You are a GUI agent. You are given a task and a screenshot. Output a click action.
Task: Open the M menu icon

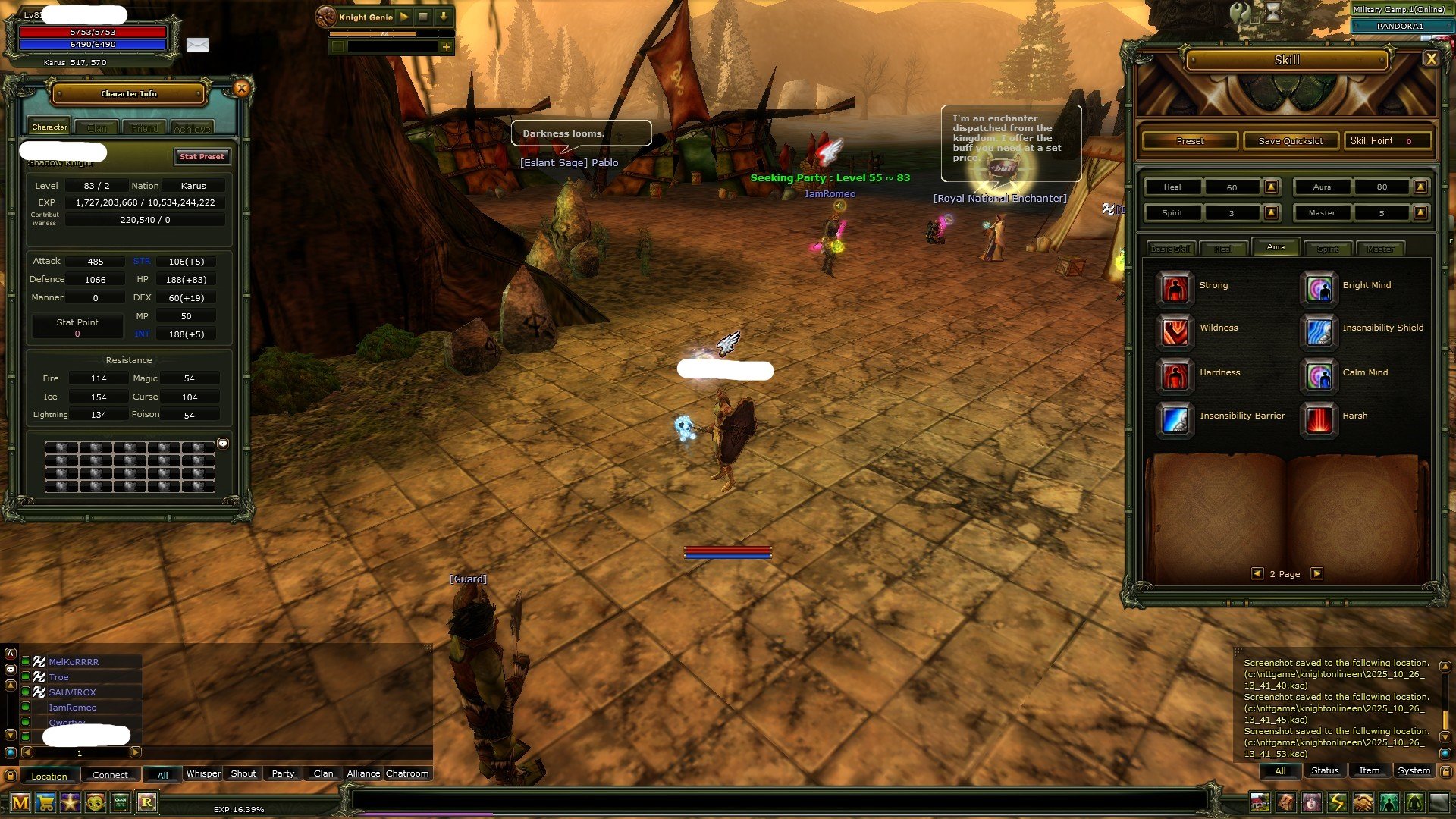tap(20, 802)
